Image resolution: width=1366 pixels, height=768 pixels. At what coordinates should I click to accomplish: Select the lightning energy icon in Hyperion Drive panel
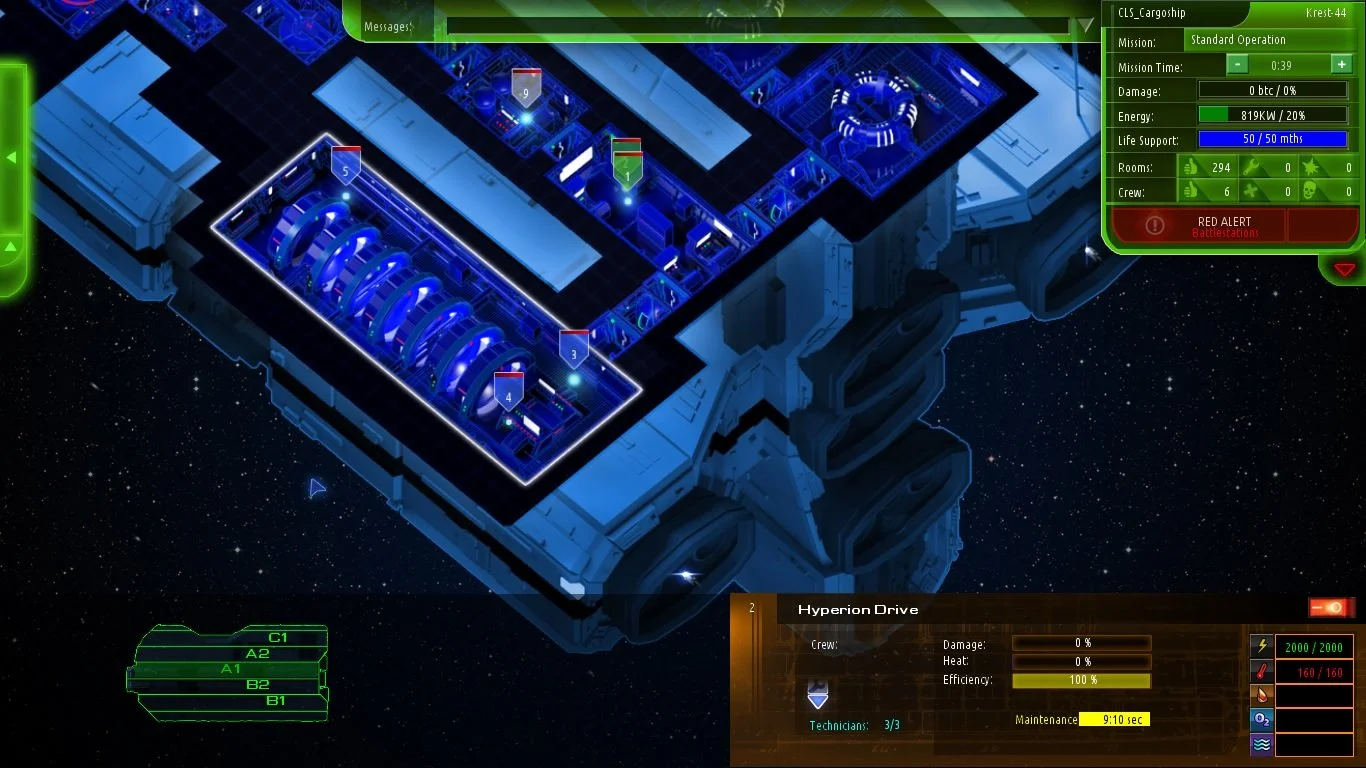pos(1261,647)
